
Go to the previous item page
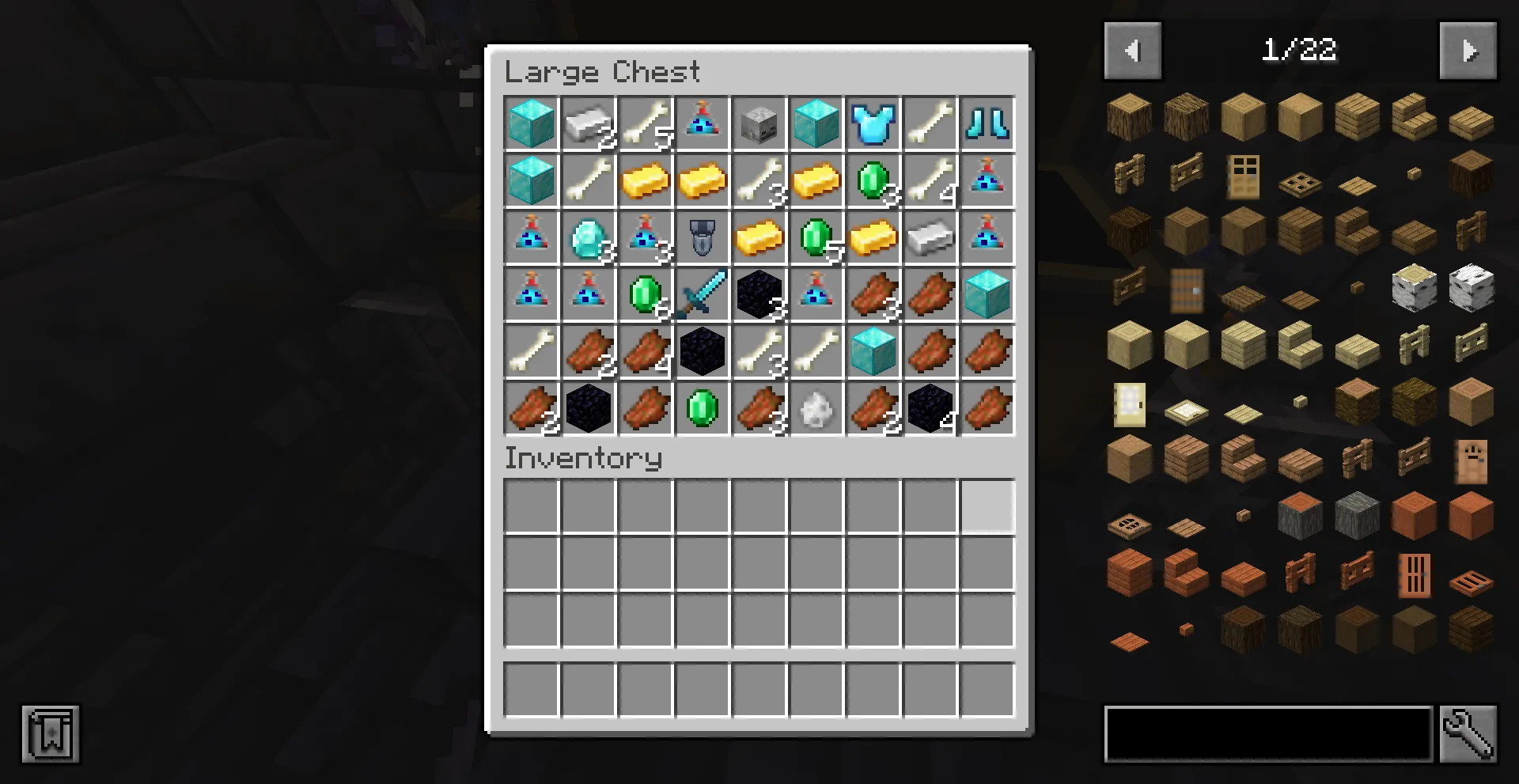pos(1132,50)
